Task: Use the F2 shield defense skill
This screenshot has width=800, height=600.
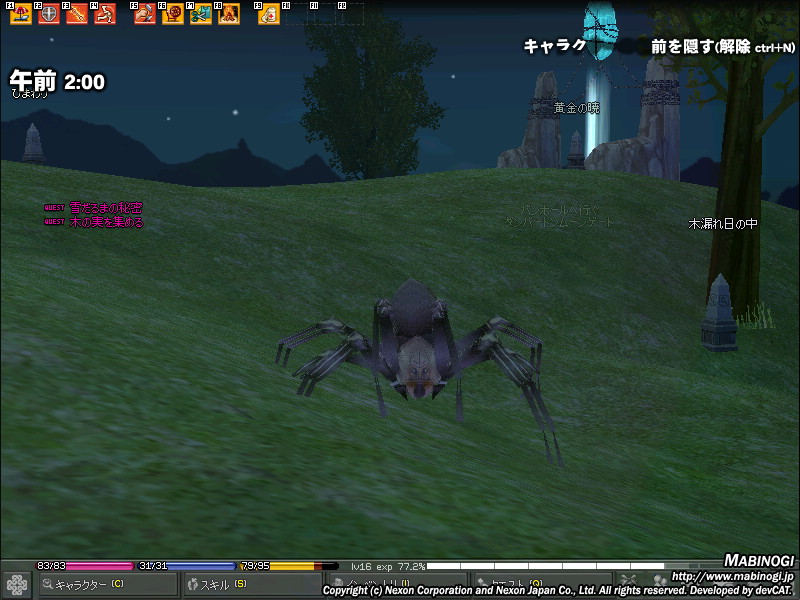Action: click(x=49, y=15)
